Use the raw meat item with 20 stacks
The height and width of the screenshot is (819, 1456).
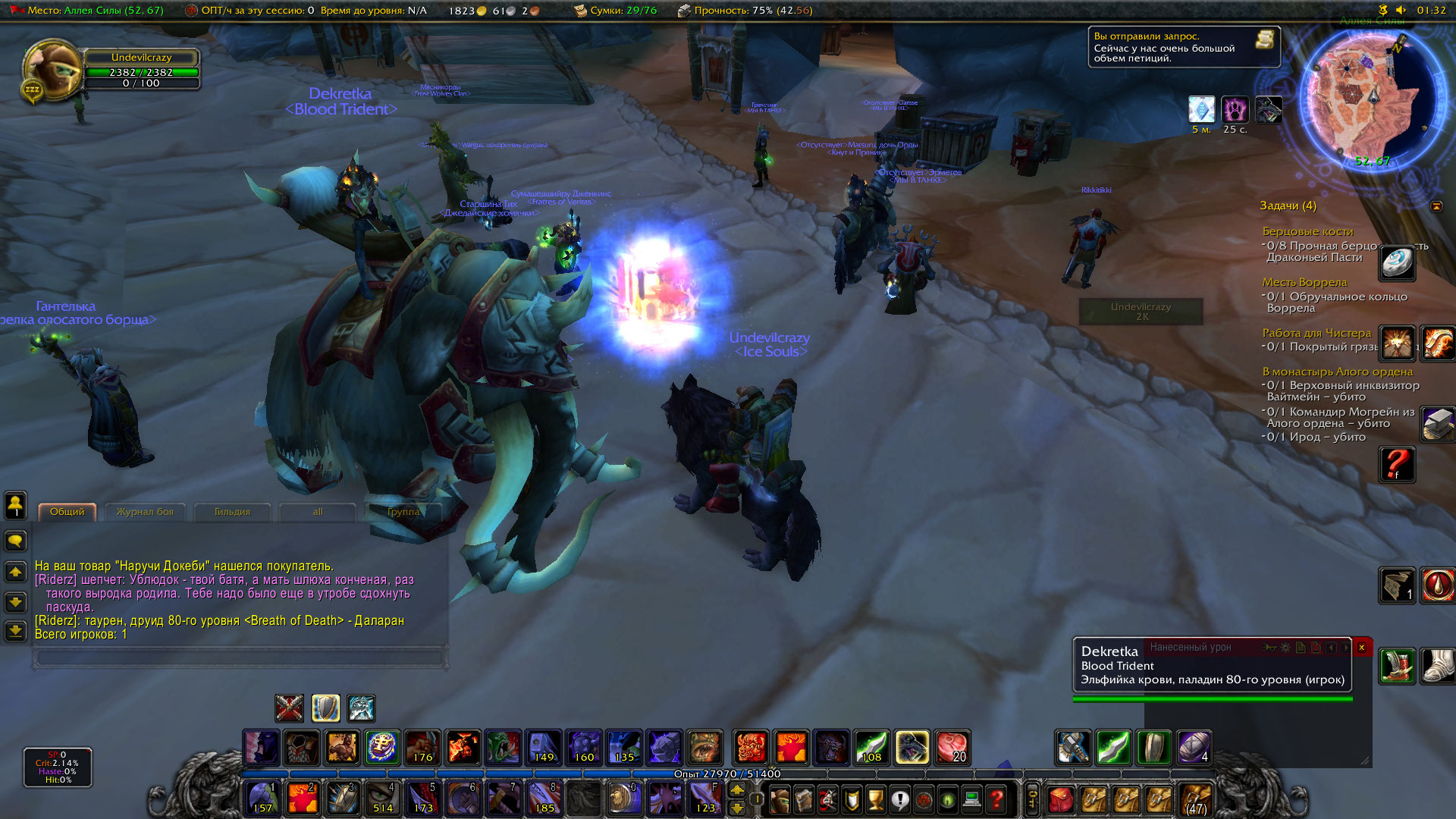pyautogui.click(x=952, y=748)
